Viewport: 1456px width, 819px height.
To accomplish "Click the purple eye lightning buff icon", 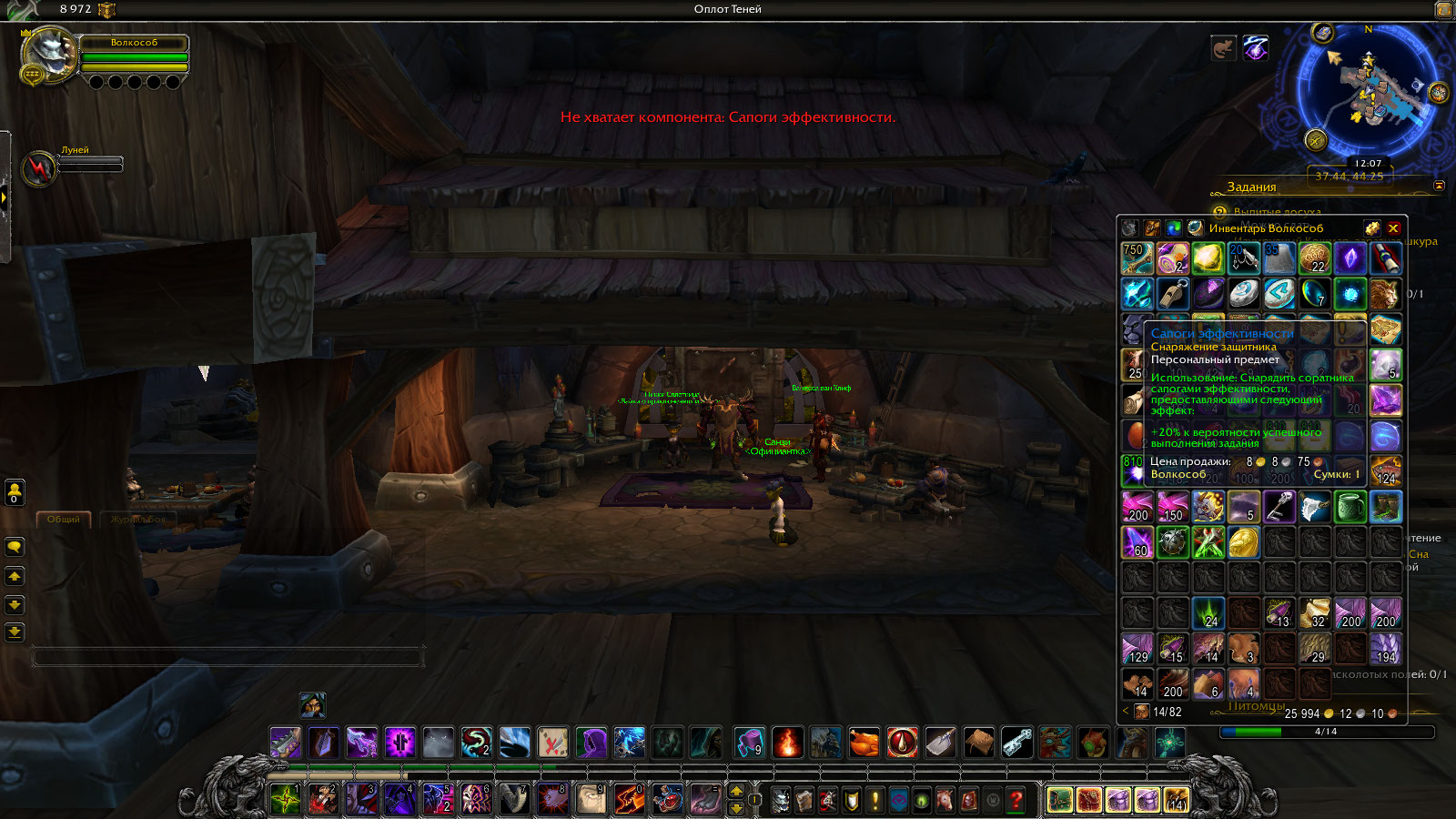I will 1256,48.
